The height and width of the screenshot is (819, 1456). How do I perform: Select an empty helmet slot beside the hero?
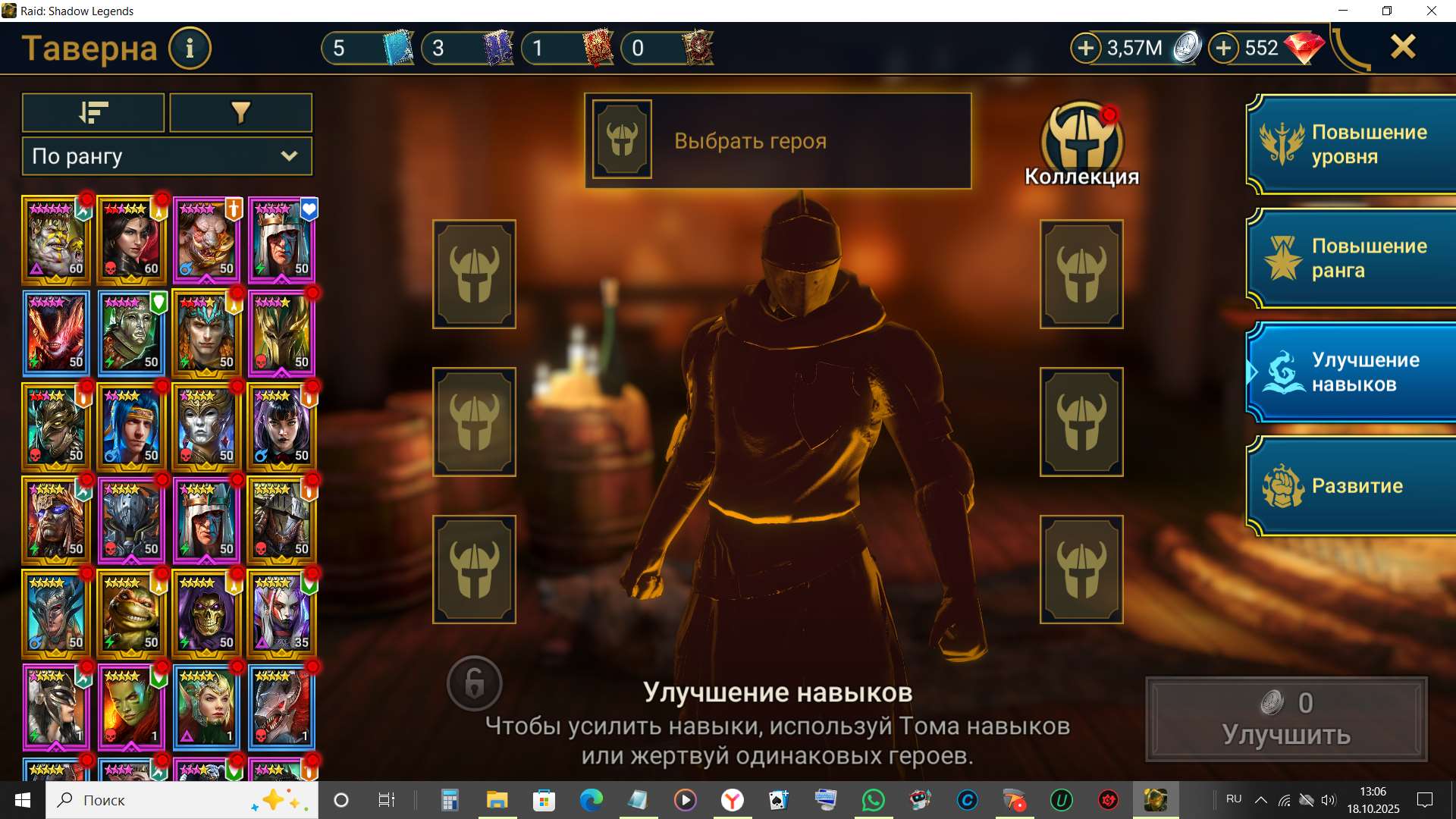[x=474, y=274]
